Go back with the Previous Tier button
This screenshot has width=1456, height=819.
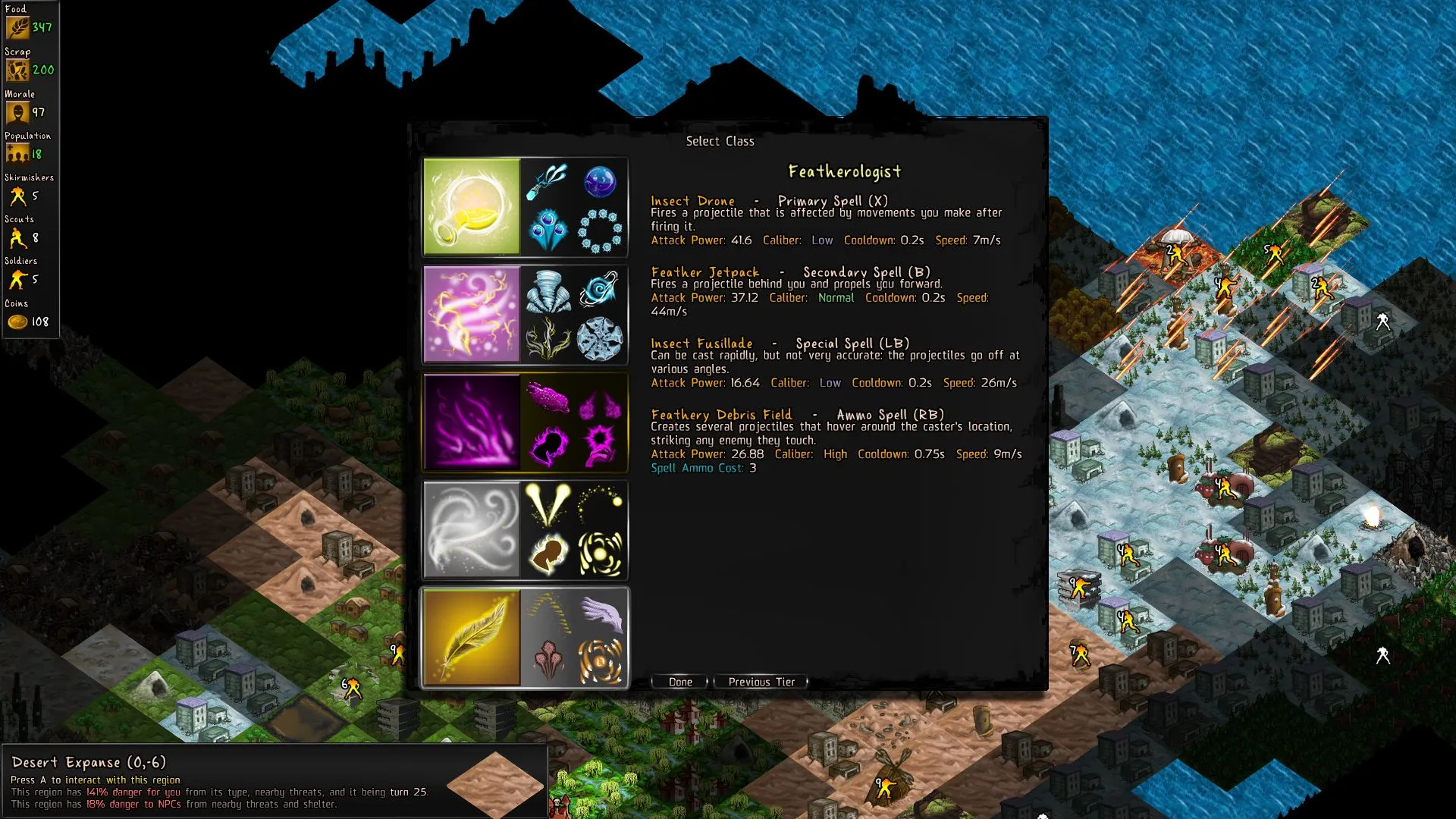click(761, 682)
